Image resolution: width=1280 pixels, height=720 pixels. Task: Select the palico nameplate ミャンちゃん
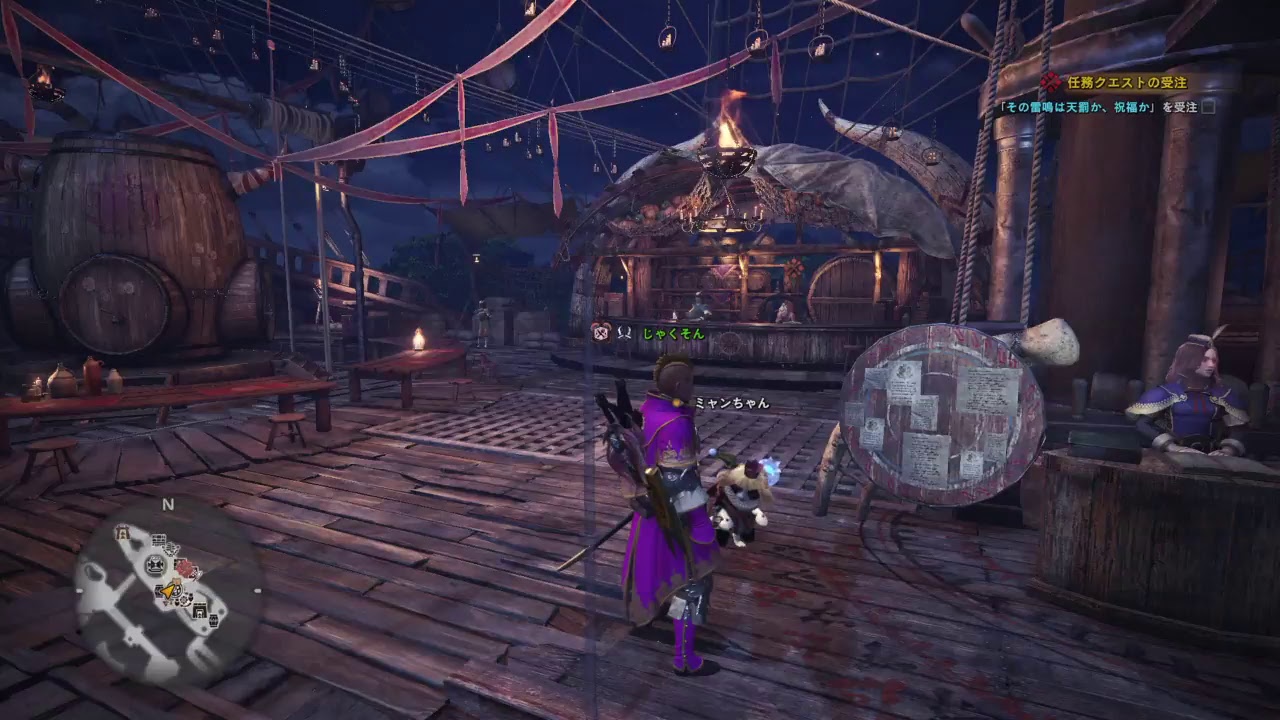click(x=732, y=403)
